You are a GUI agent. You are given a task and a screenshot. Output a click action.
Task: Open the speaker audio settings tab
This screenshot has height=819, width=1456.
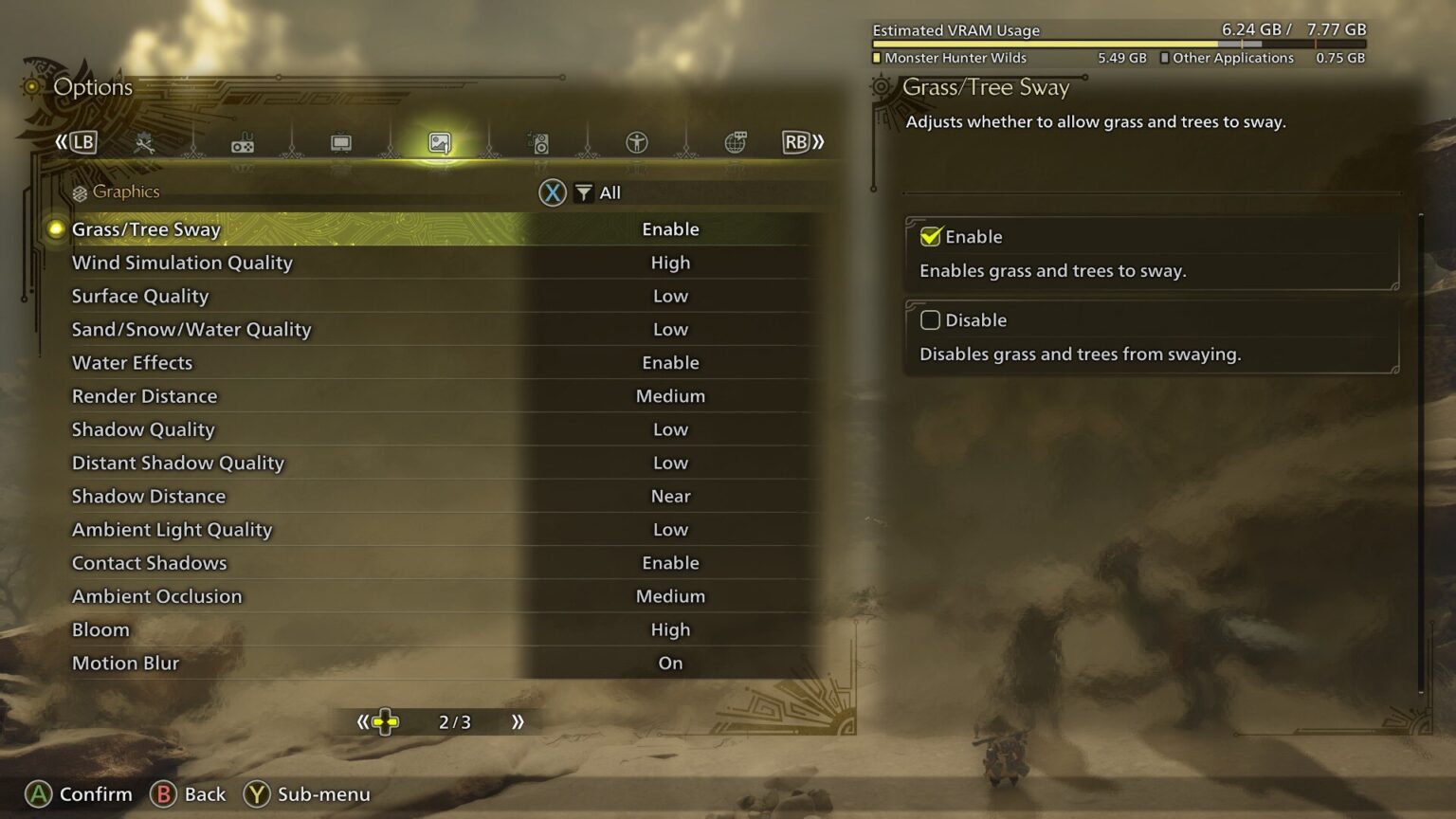pyautogui.click(x=538, y=142)
